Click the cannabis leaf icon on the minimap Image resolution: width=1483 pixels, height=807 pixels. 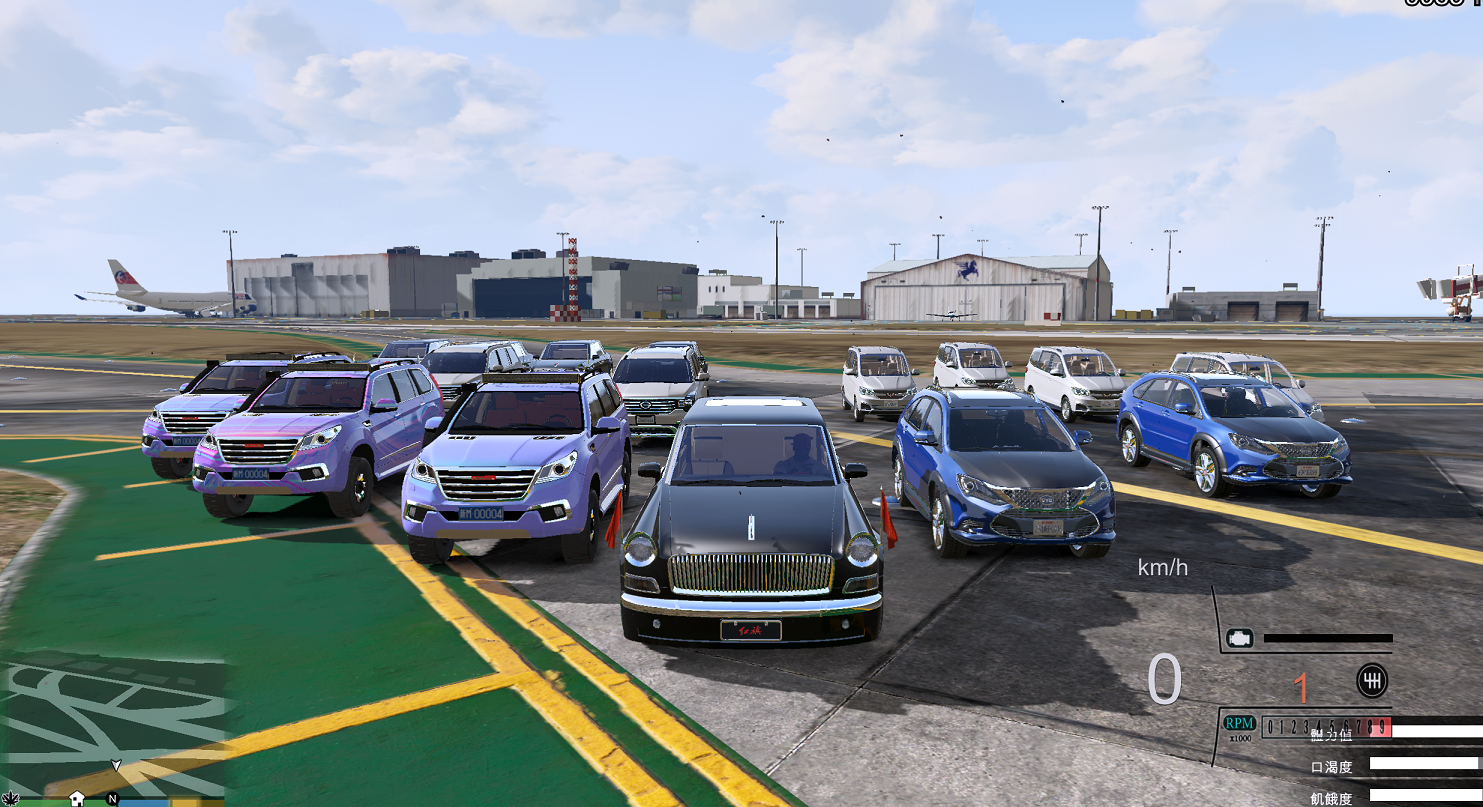[11, 798]
